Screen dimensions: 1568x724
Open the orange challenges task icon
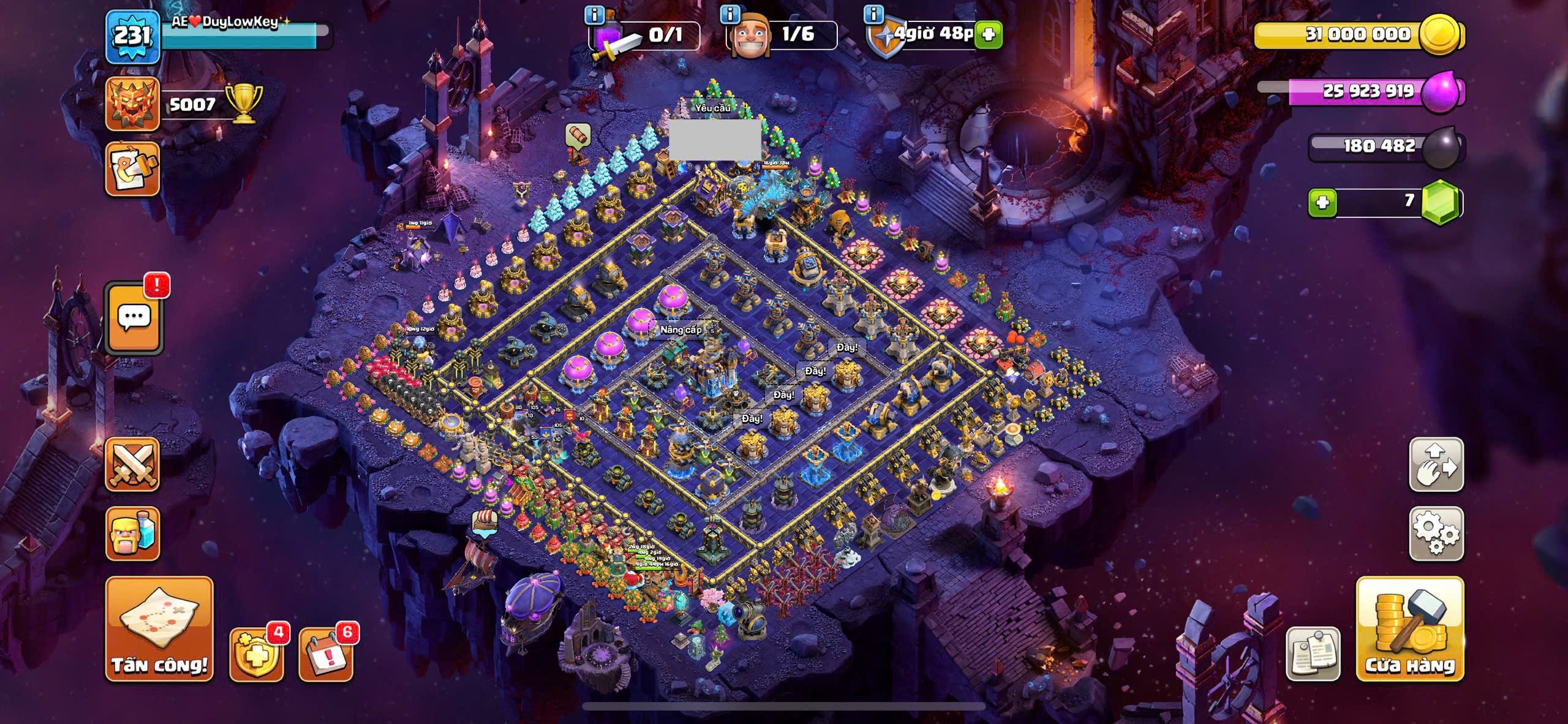[x=132, y=169]
